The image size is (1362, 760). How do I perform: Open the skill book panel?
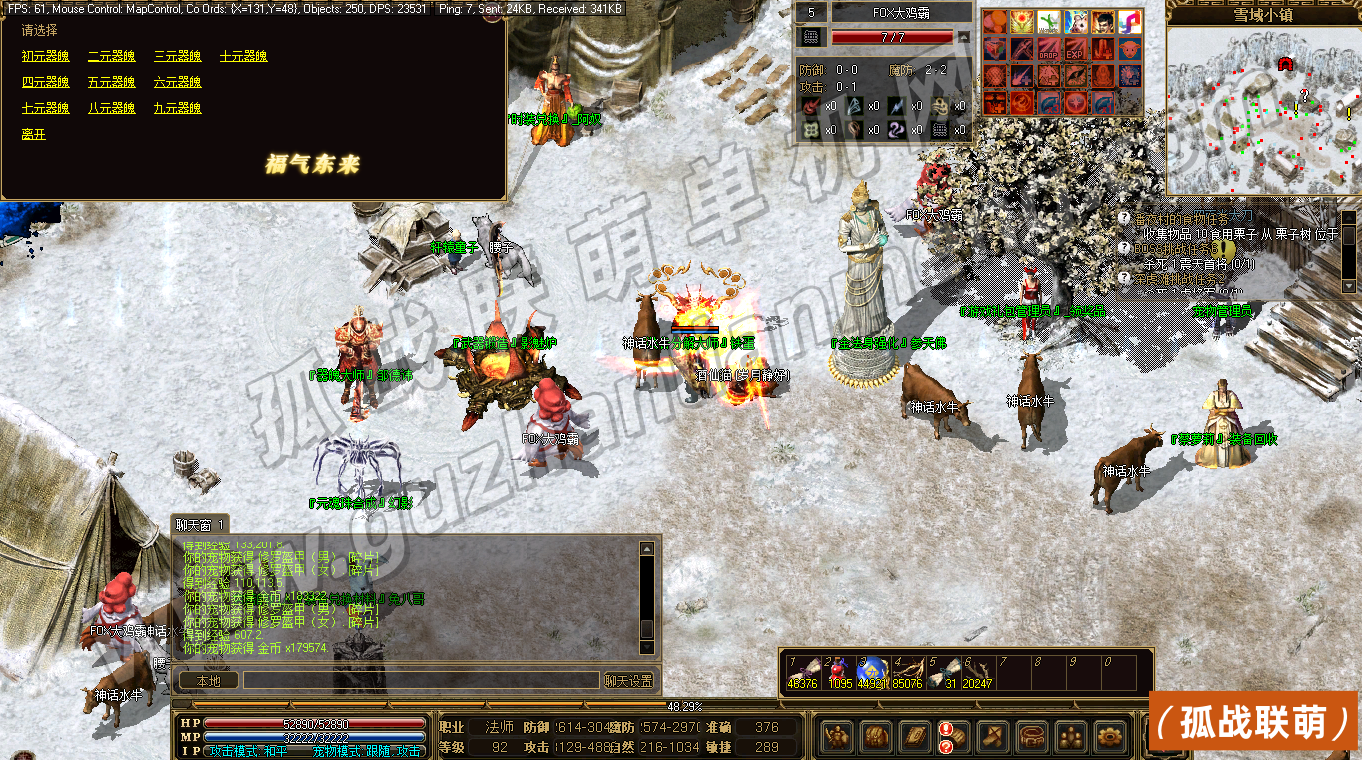coord(915,737)
